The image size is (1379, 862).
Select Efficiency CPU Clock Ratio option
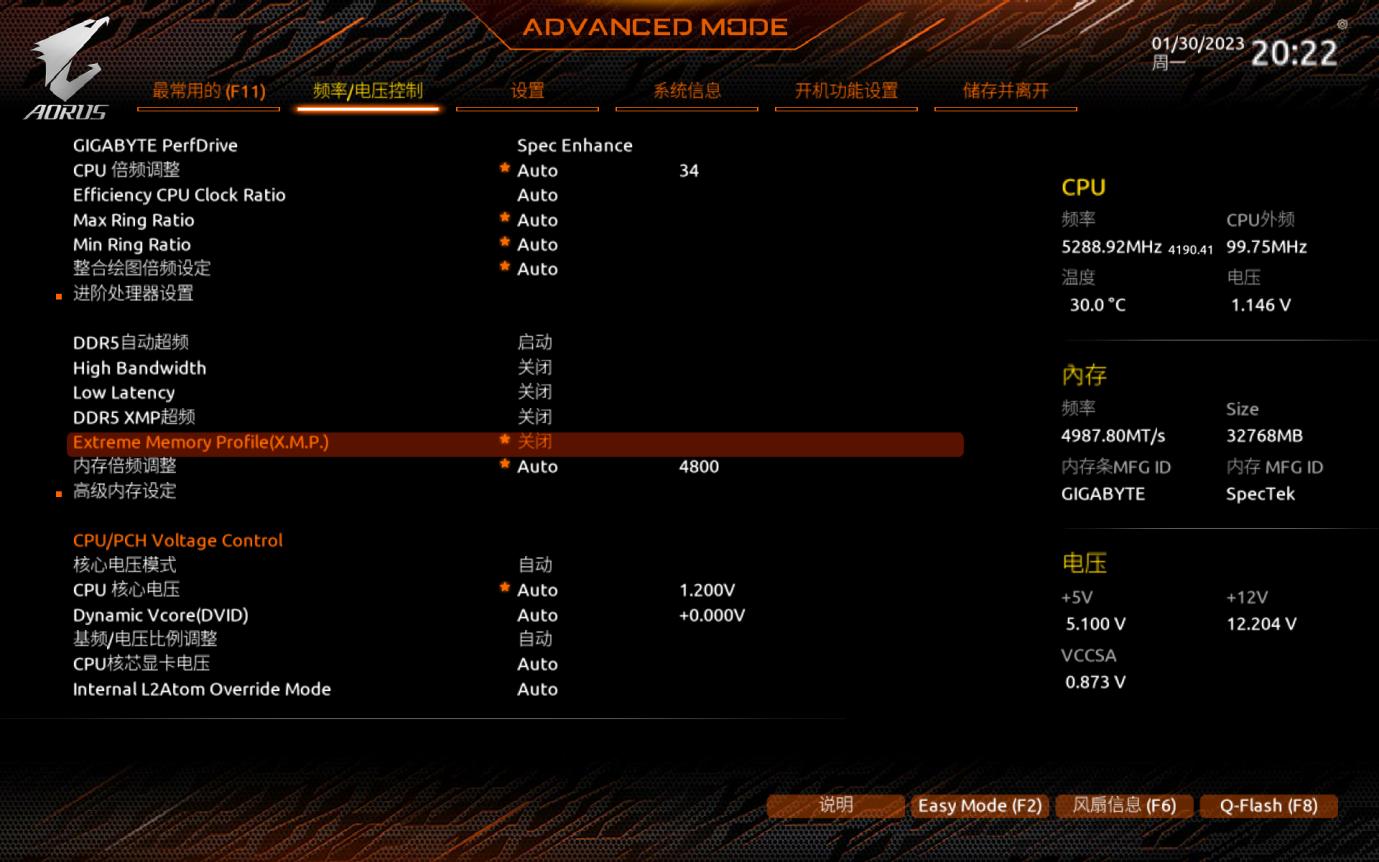pyautogui.click(x=179, y=195)
